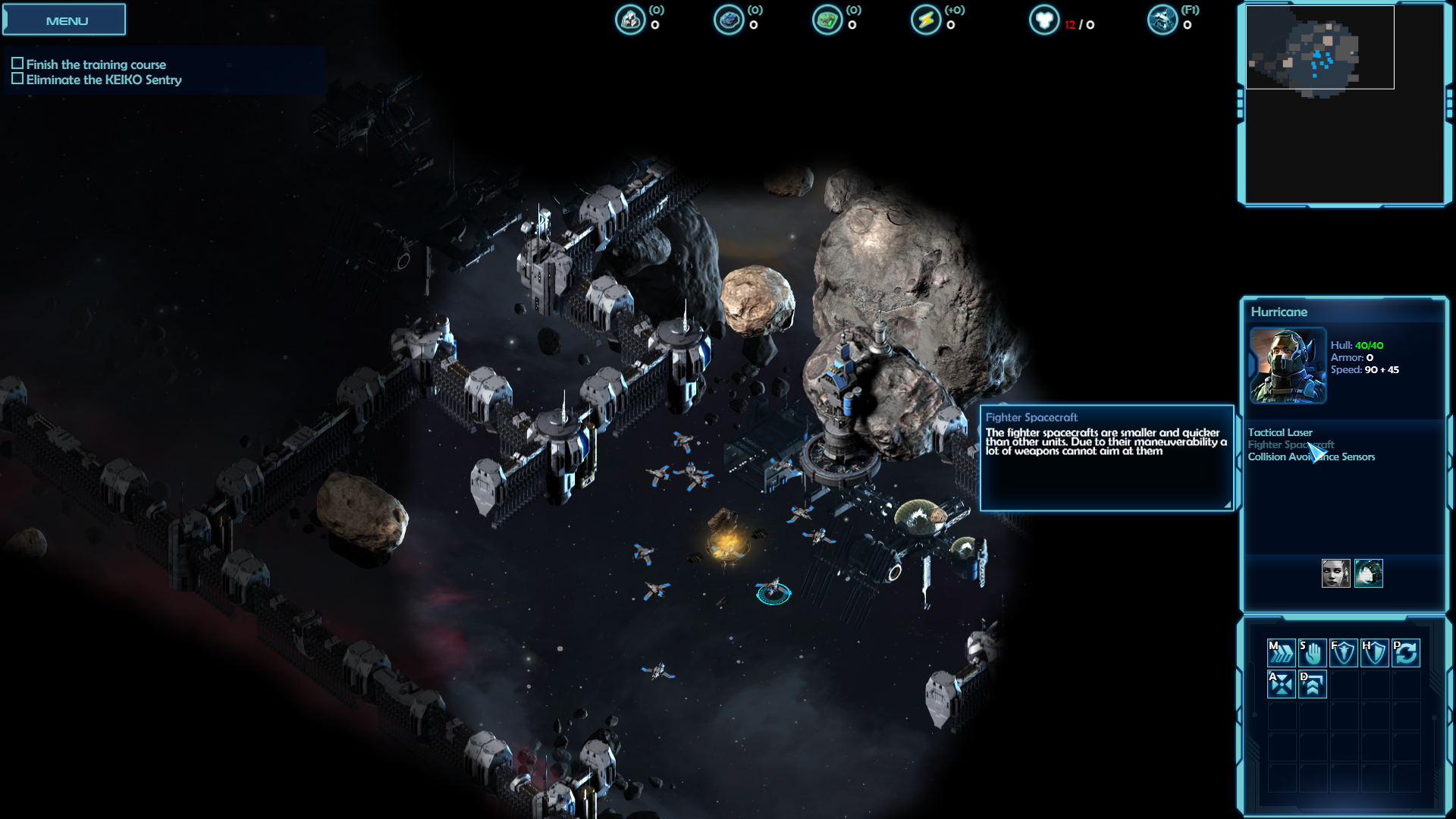Click the Finish the training course objective
Screen dimensions: 1456x819
(96, 64)
